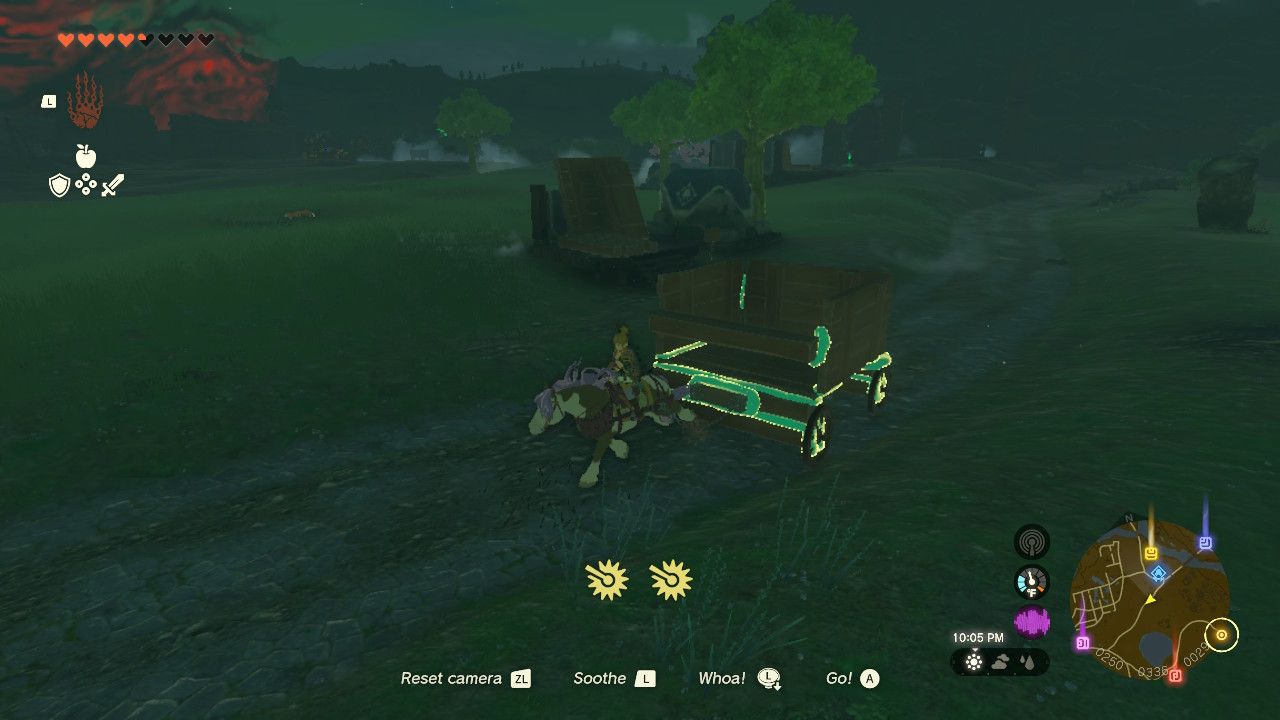Click the round materials icon beside the sword
This screenshot has width=1280, height=720.
(x=85, y=183)
